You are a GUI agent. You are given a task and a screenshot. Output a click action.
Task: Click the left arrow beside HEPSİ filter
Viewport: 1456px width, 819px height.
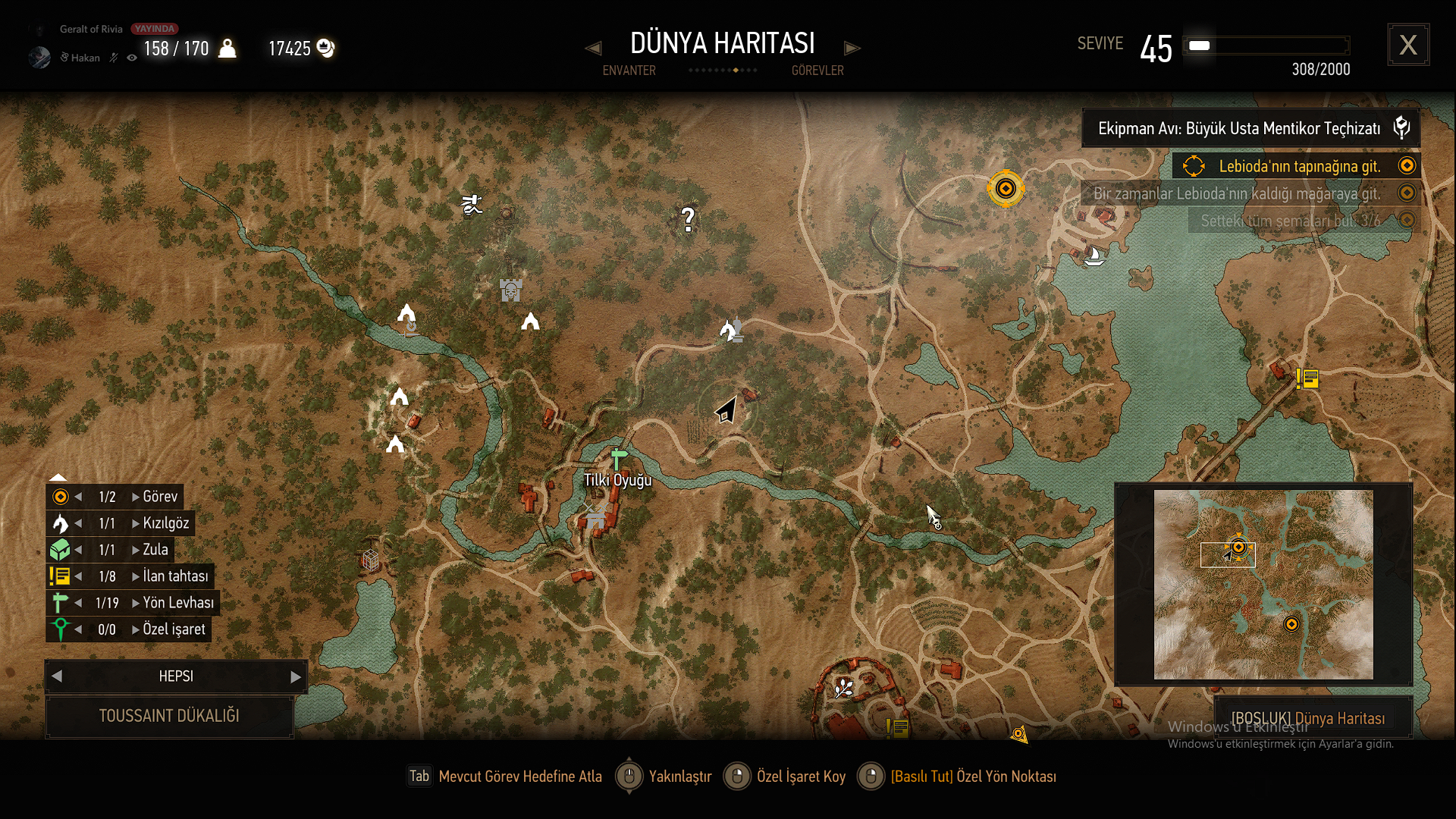click(57, 676)
